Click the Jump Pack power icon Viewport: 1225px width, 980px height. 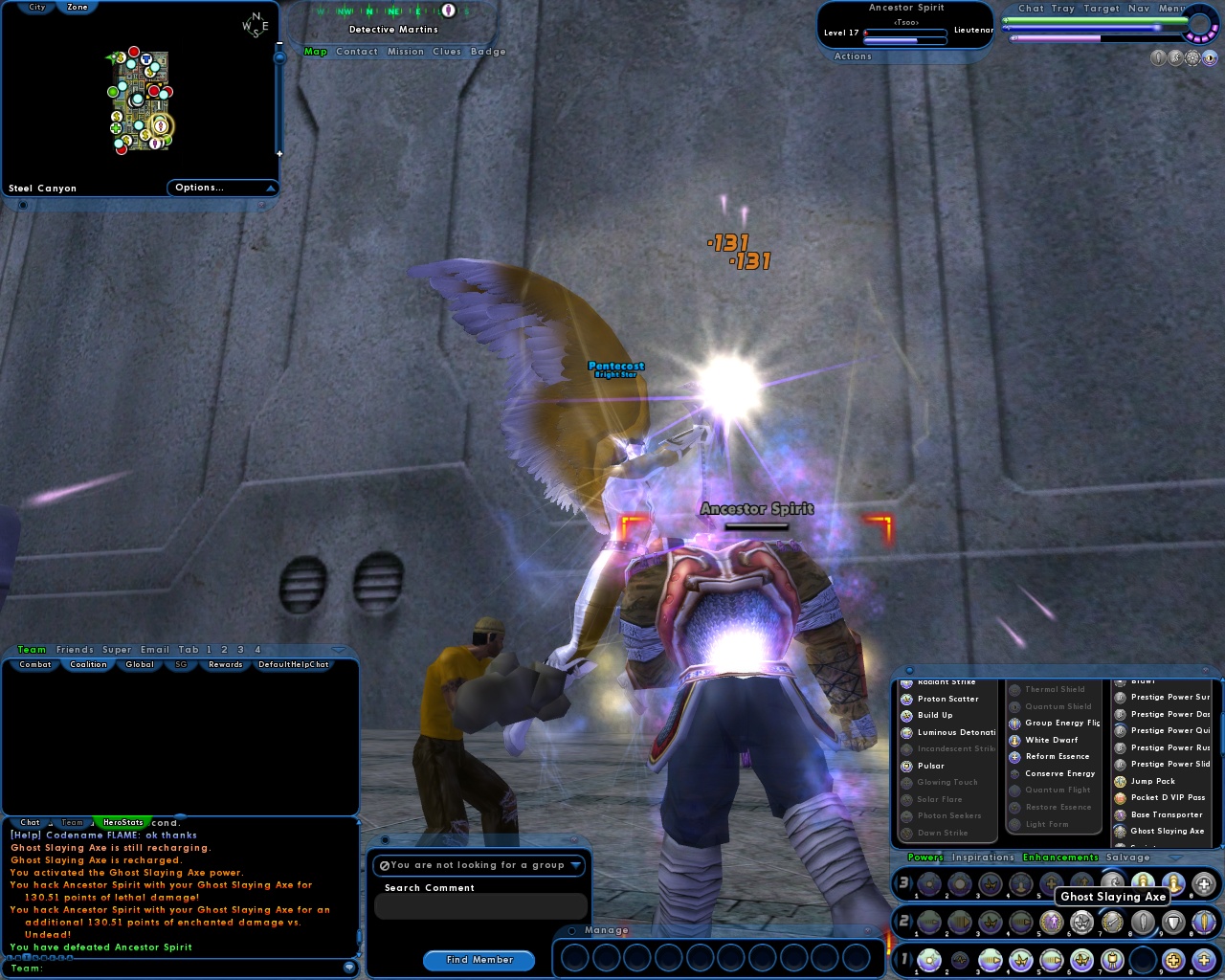(1122, 781)
